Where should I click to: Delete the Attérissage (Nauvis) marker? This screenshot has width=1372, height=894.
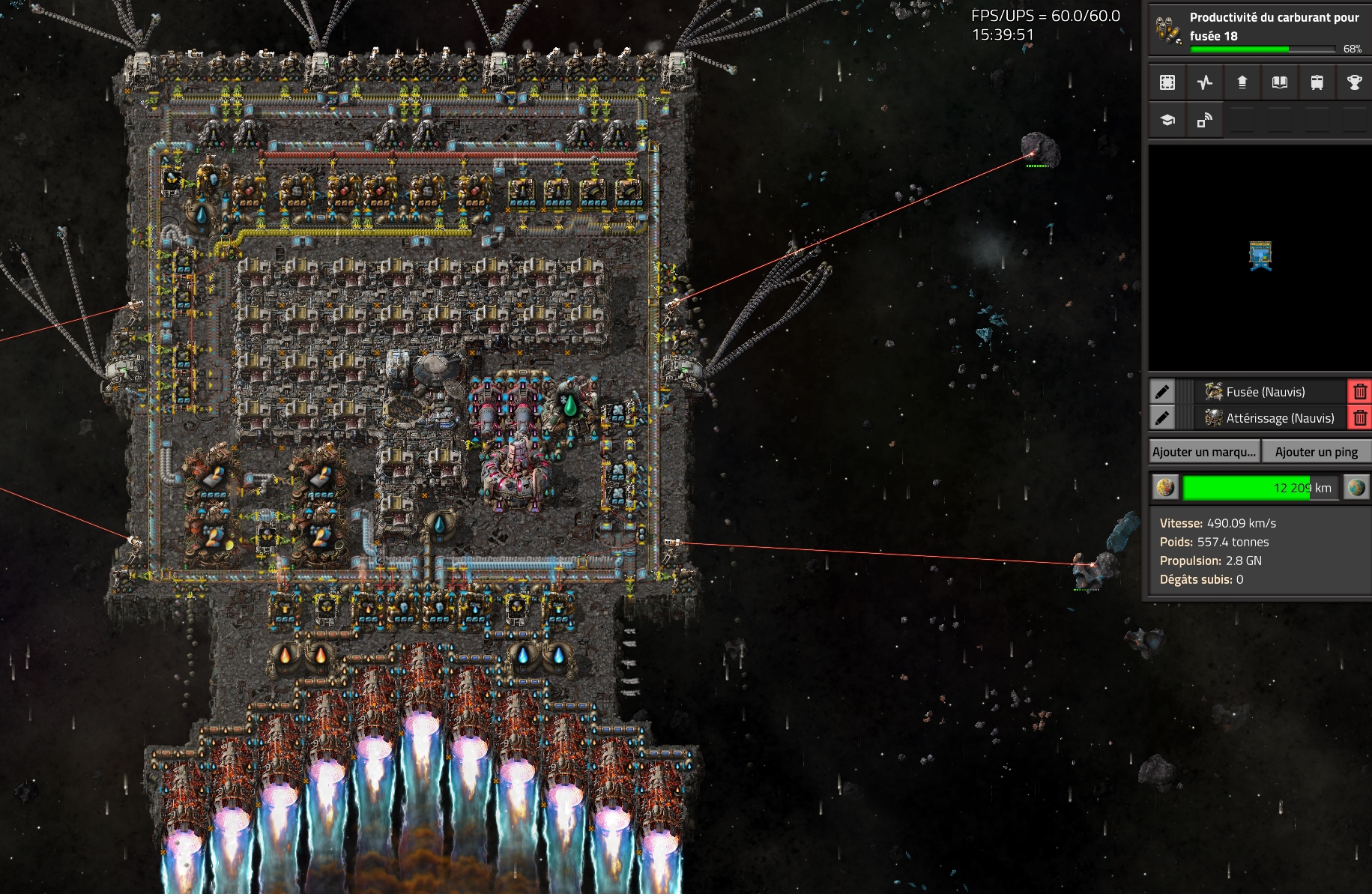(1360, 418)
